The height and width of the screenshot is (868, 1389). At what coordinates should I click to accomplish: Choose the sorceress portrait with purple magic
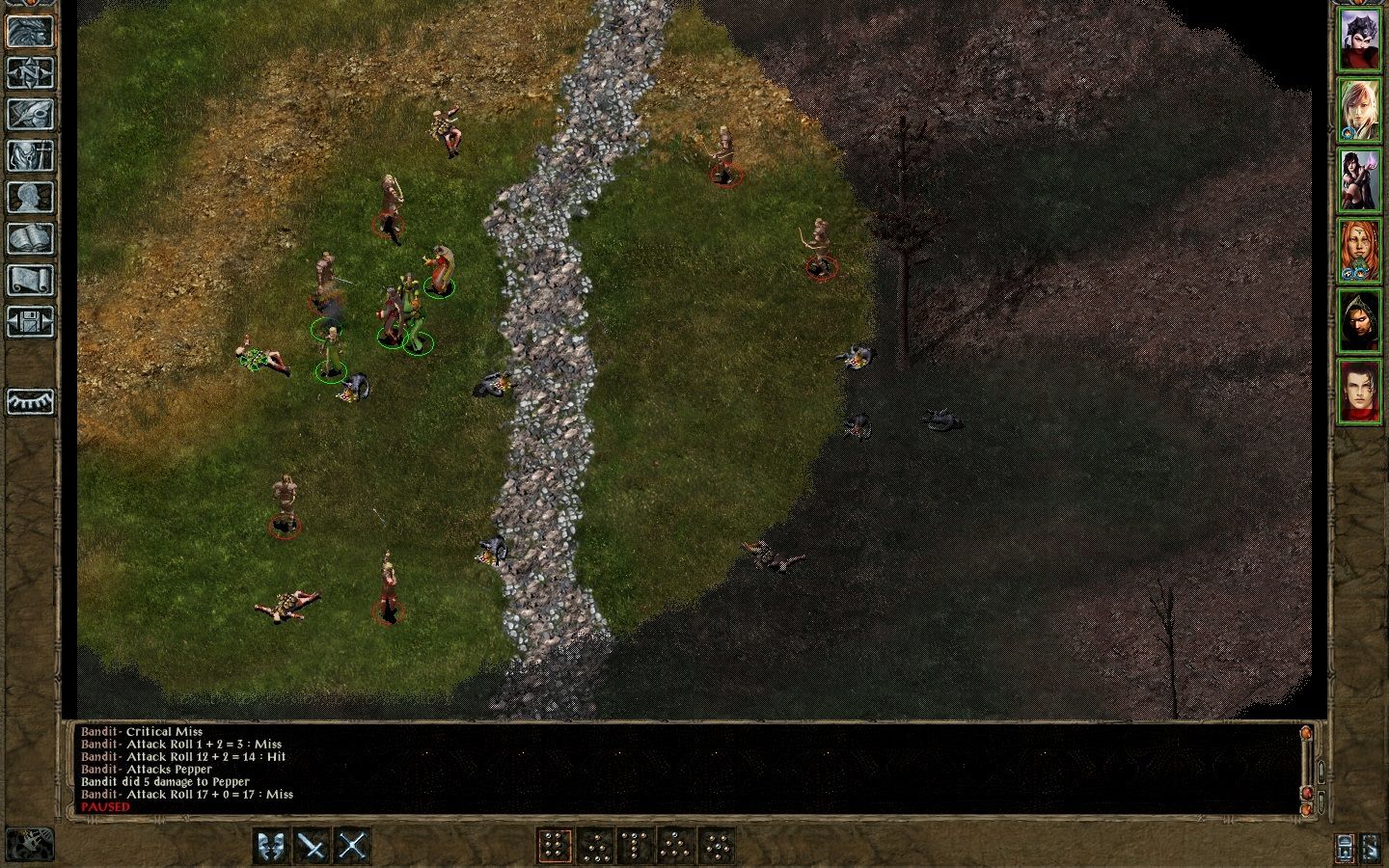[x=1359, y=180]
